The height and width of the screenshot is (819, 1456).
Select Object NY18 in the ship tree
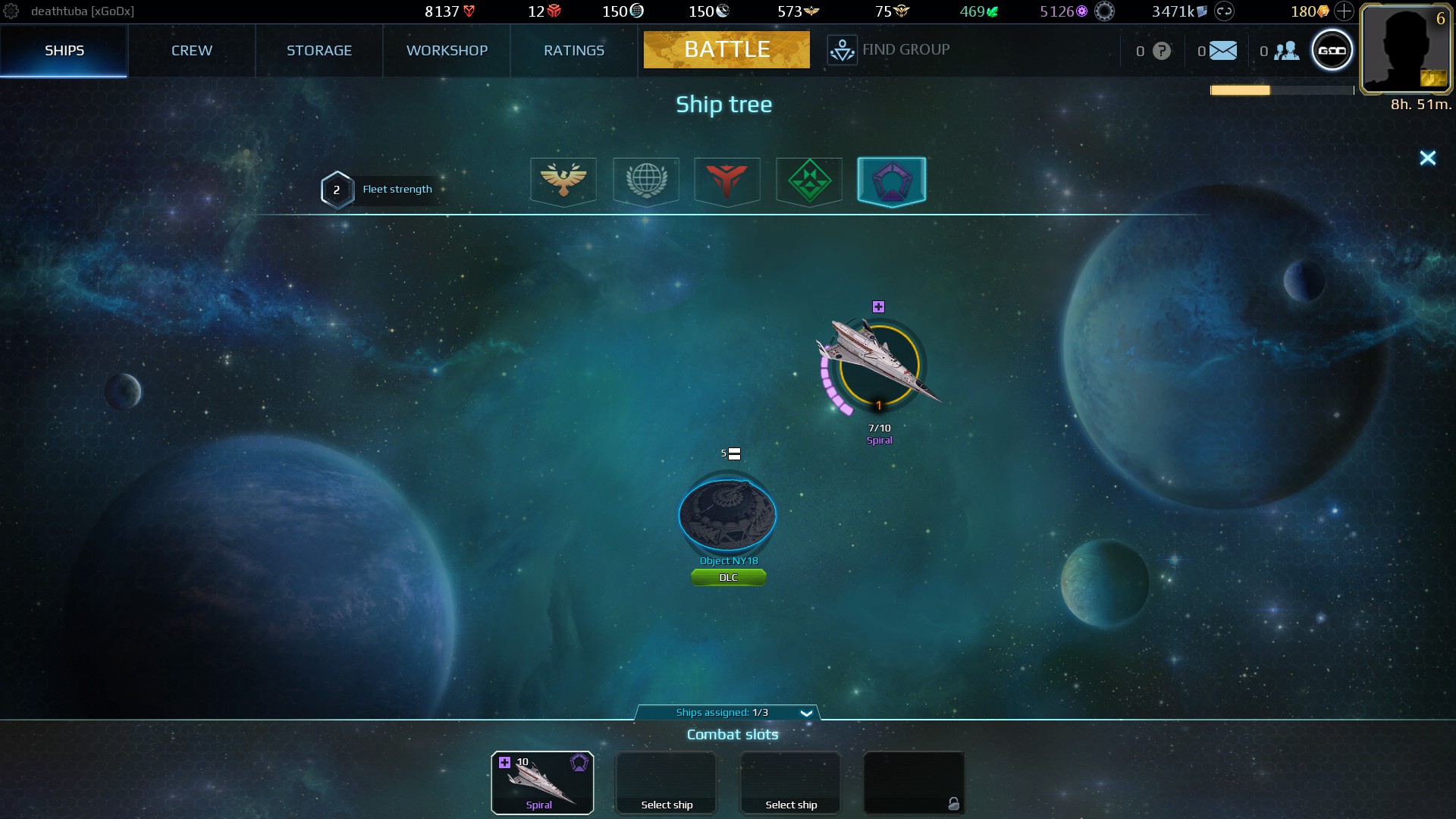click(727, 516)
